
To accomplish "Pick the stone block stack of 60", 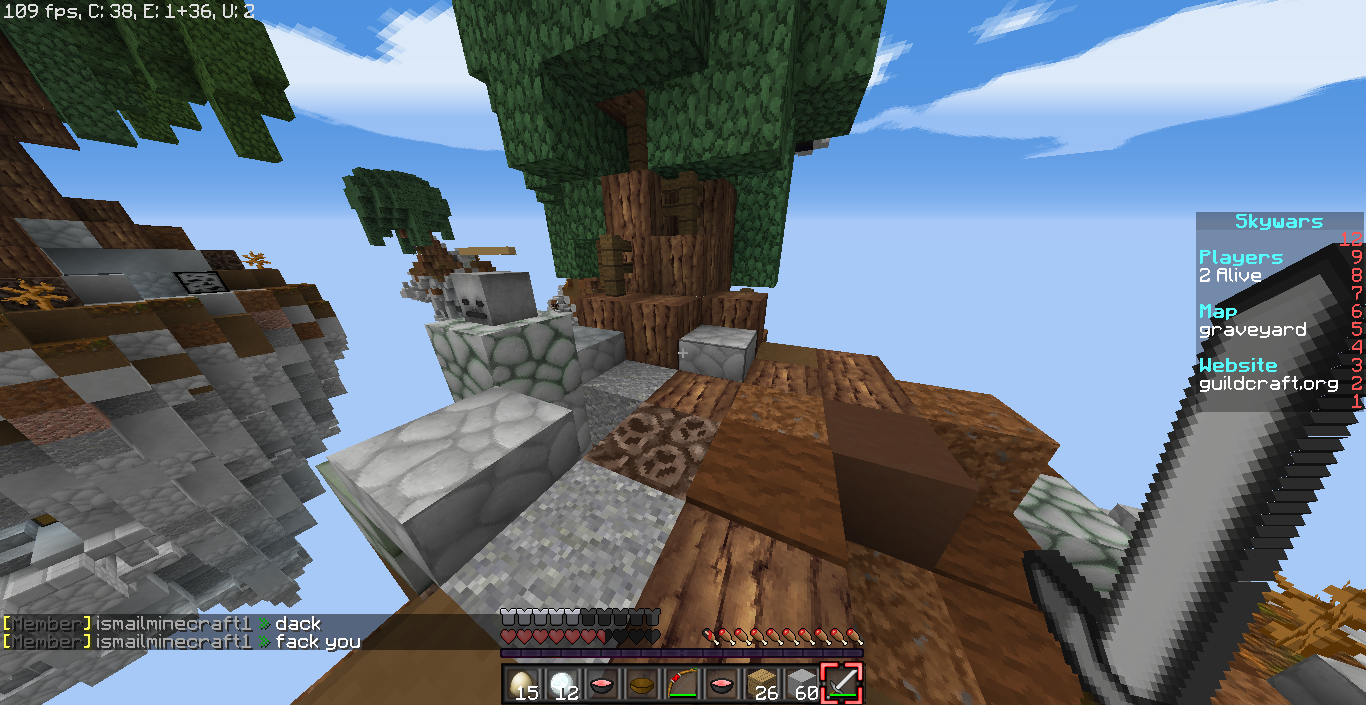I will (802, 684).
